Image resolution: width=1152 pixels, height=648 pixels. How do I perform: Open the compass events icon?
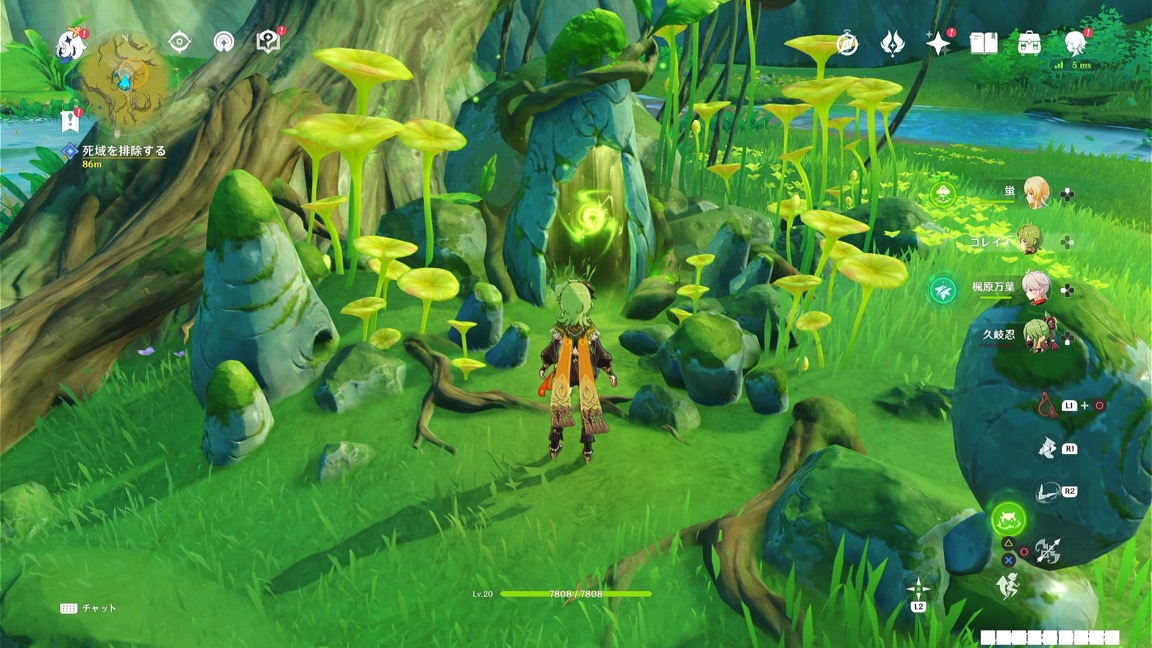point(847,43)
